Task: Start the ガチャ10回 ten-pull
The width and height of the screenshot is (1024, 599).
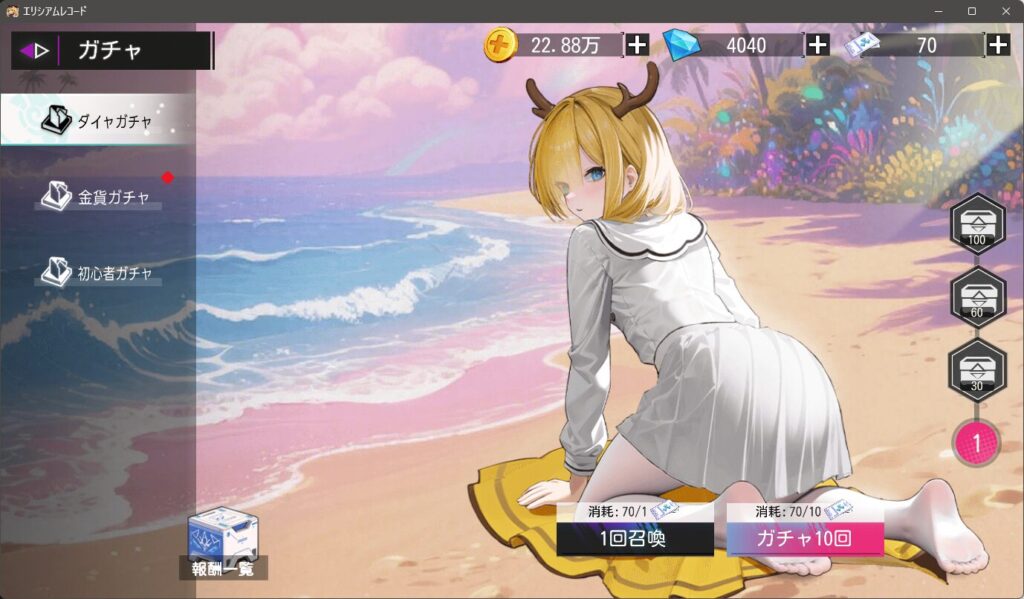Action: [805, 539]
